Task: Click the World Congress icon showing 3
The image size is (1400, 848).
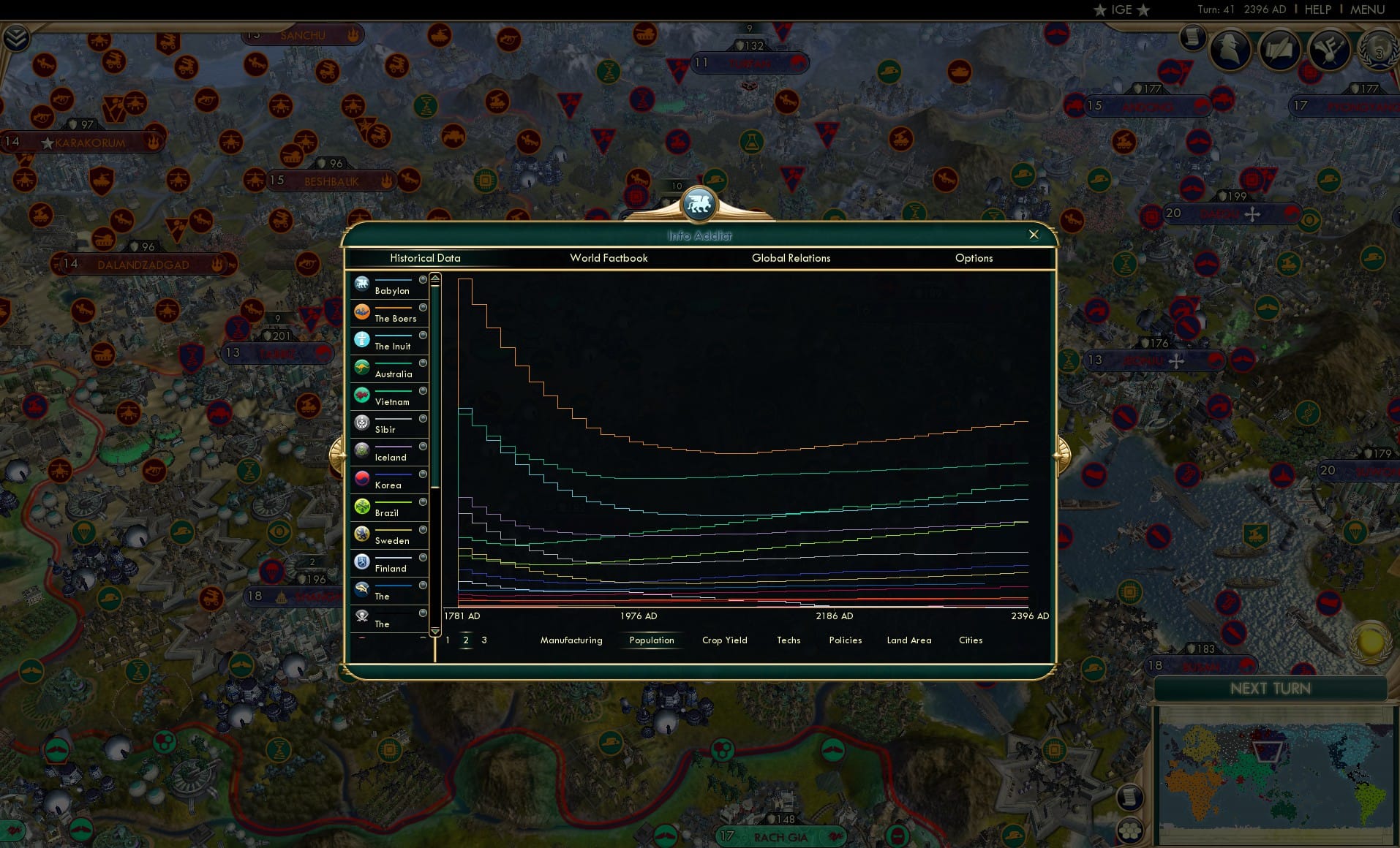Action: tap(1378, 50)
